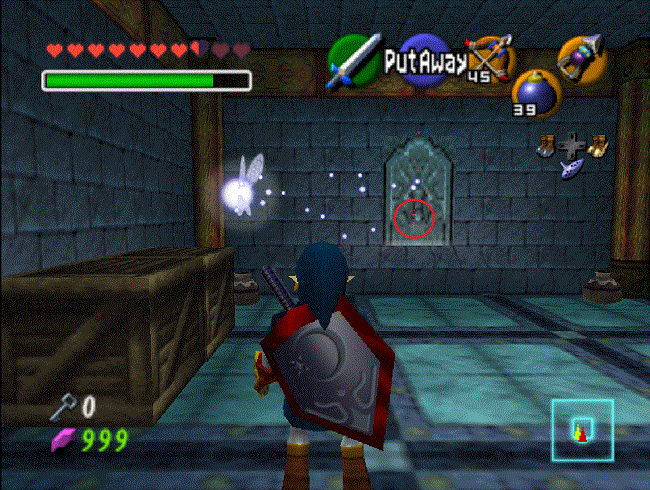Equip the Iron Boots shortcut icon

[547, 145]
